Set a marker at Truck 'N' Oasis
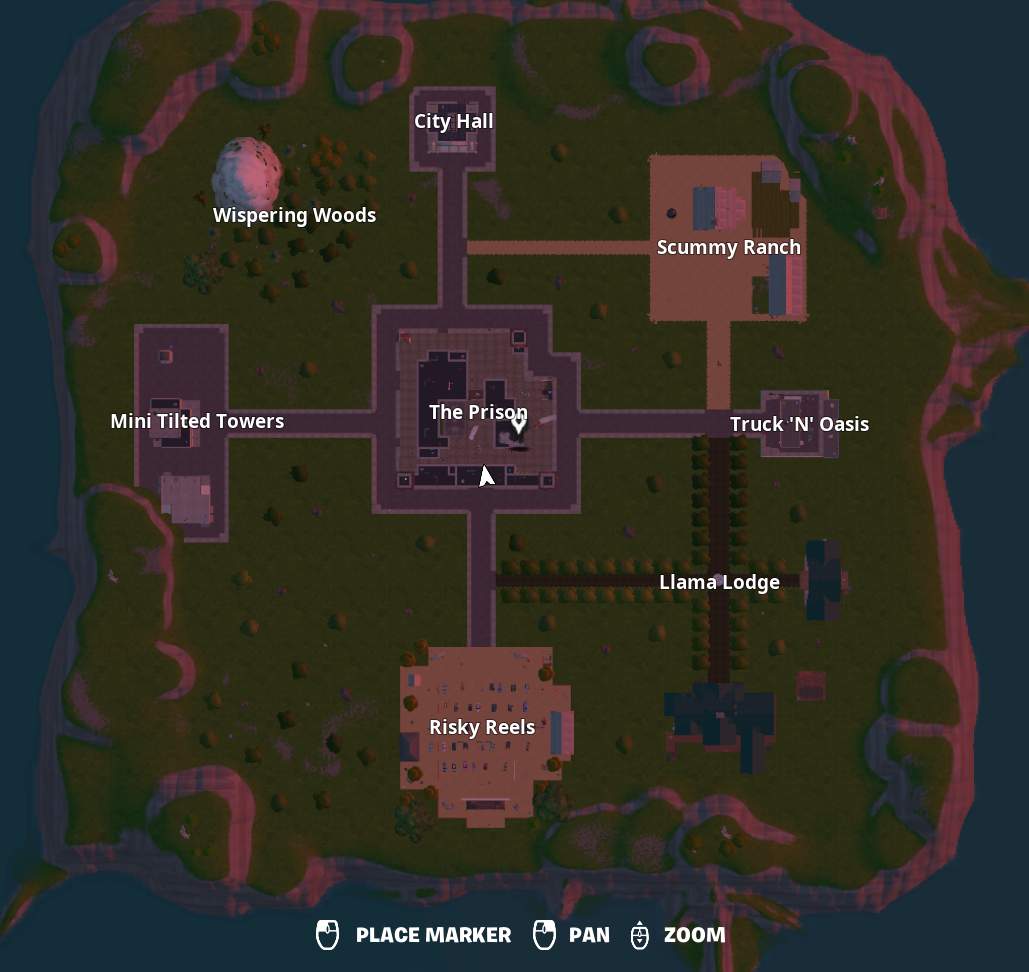The width and height of the screenshot is (1029, 972). [799, 424]
